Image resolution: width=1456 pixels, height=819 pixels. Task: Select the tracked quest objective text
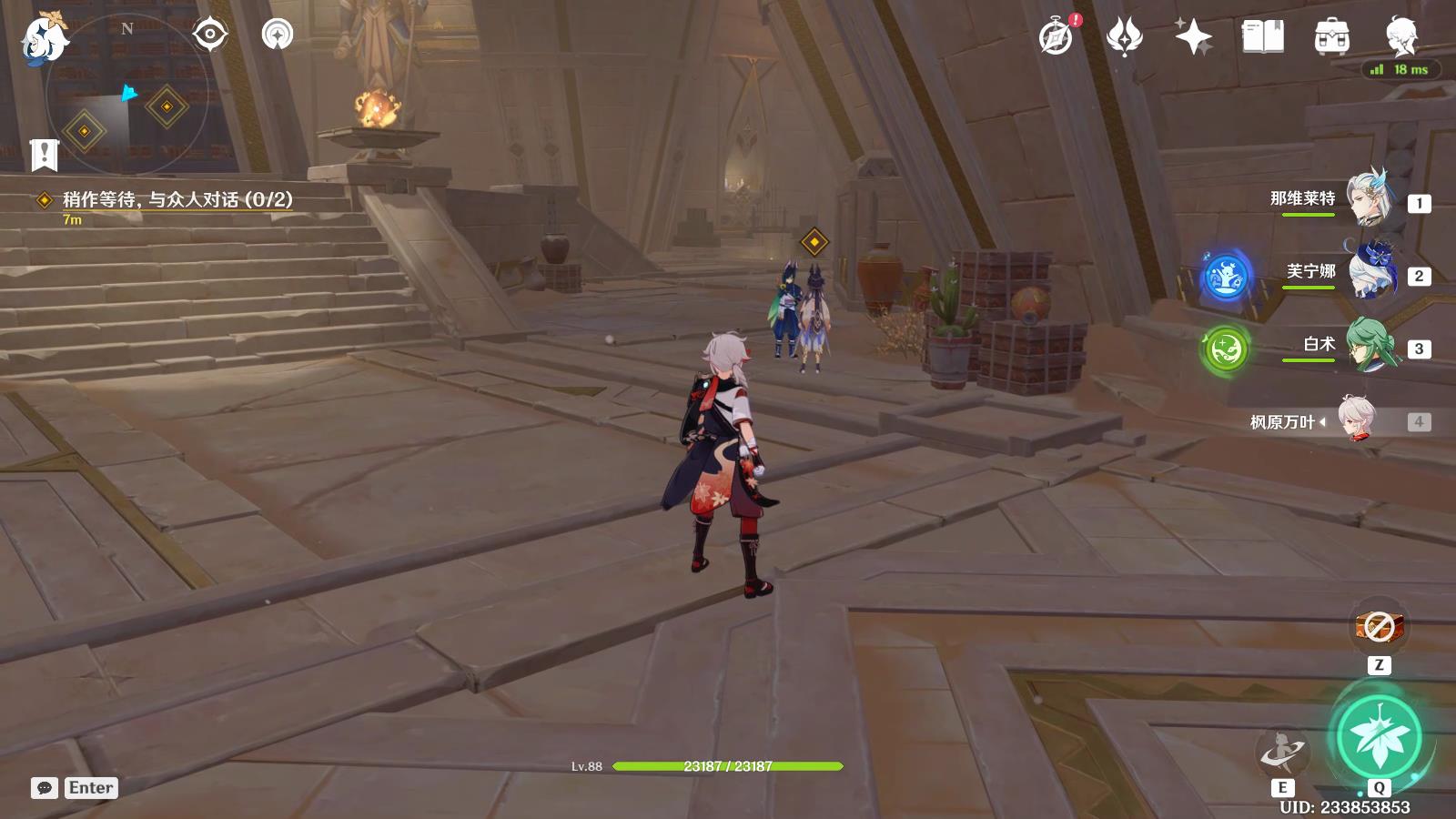point(177,199)
